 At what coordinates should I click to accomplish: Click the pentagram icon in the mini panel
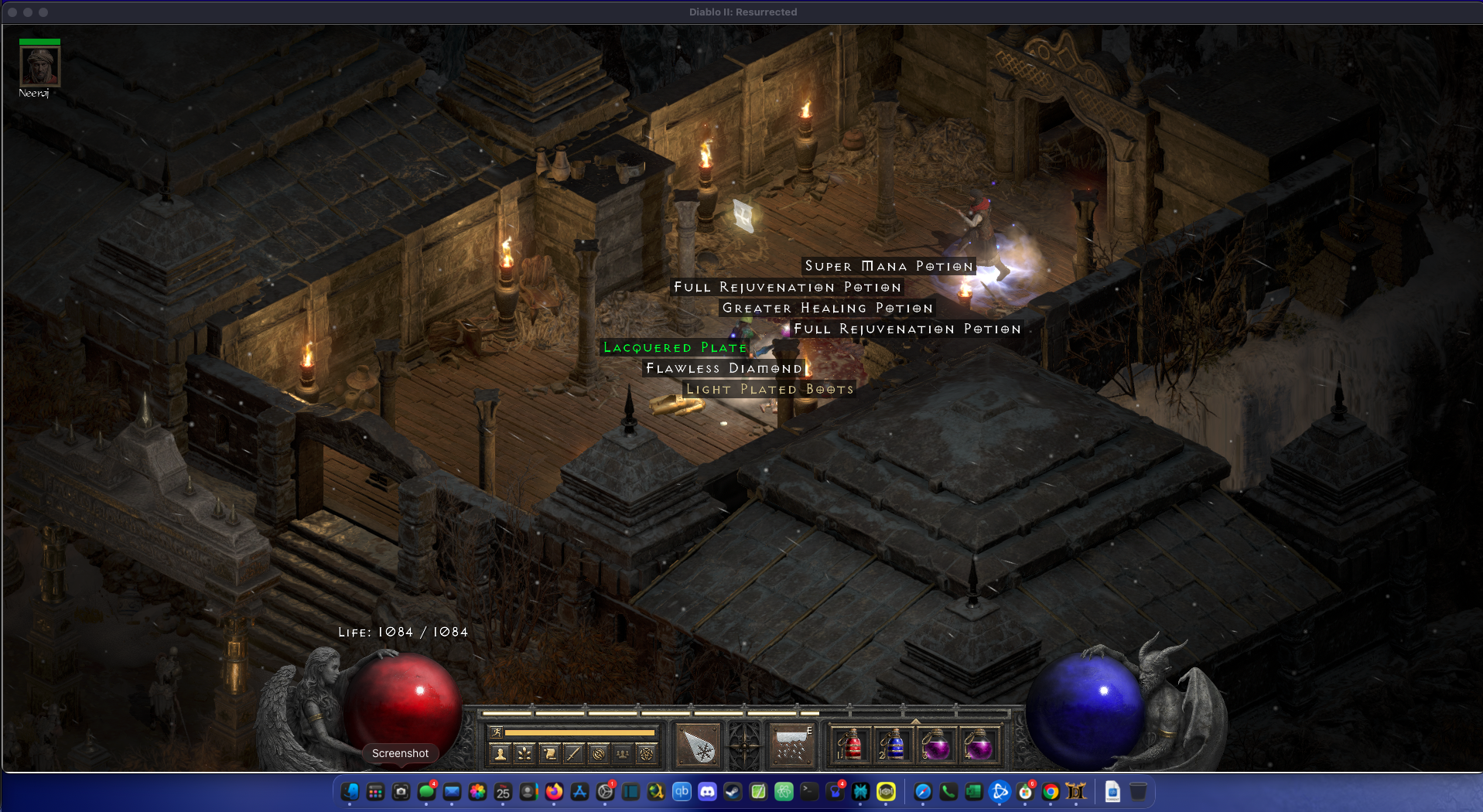tap(647, 753)
